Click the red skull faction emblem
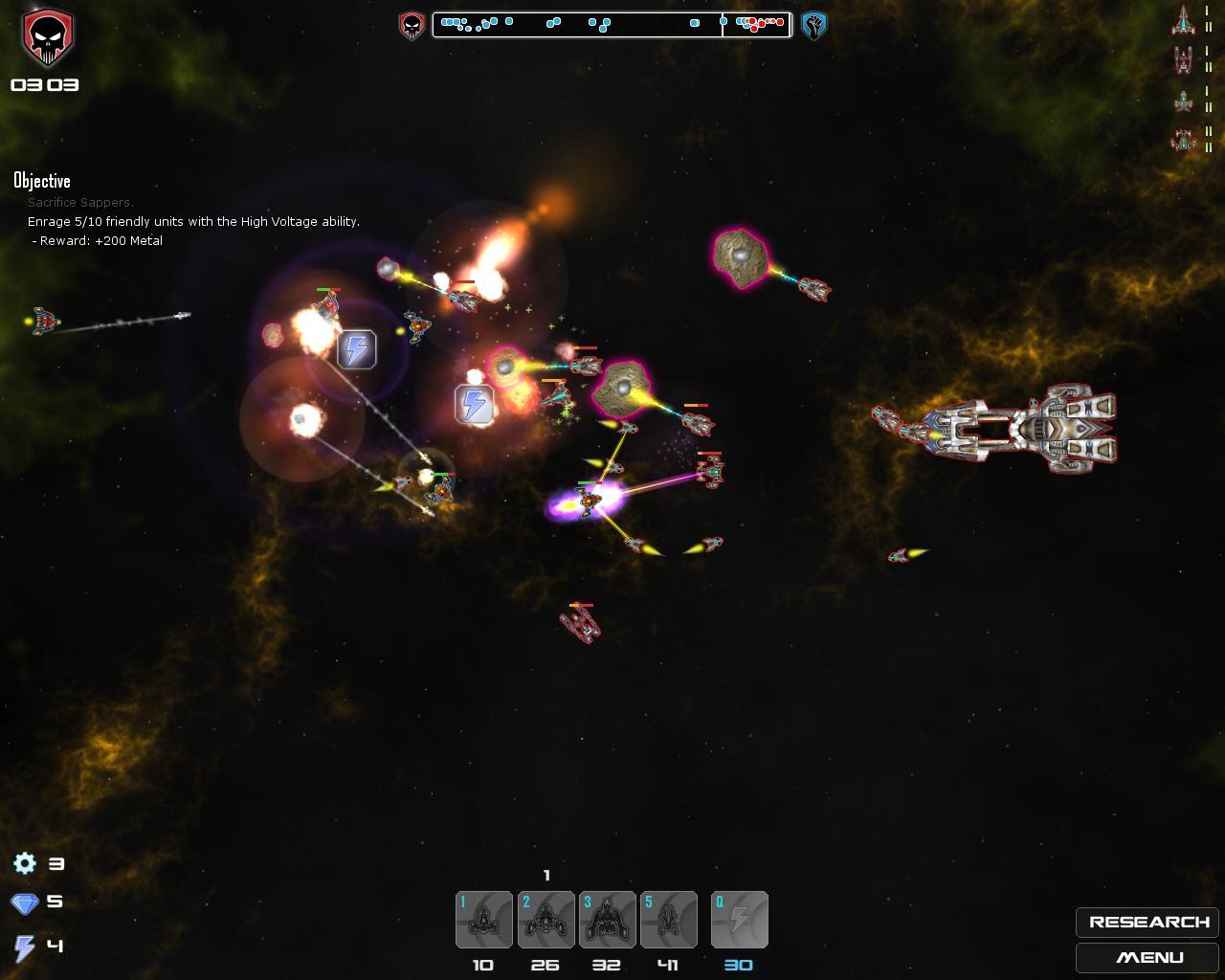This screenshot has height=980, width=1225. point(46,38)
